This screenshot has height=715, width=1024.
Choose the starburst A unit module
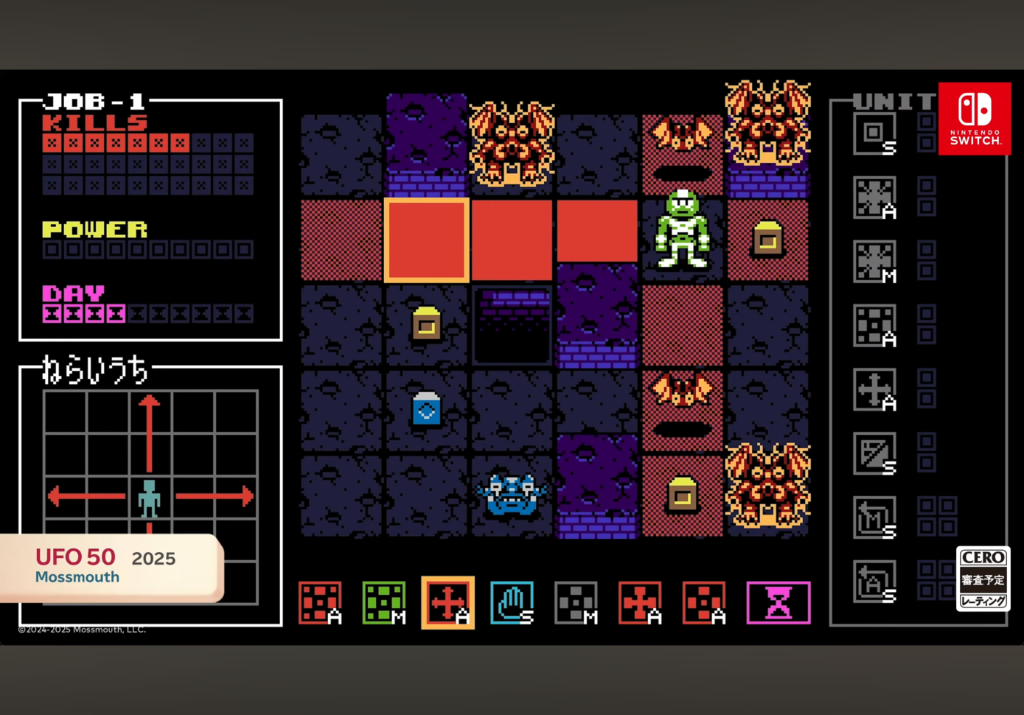[x=874, y=197]
